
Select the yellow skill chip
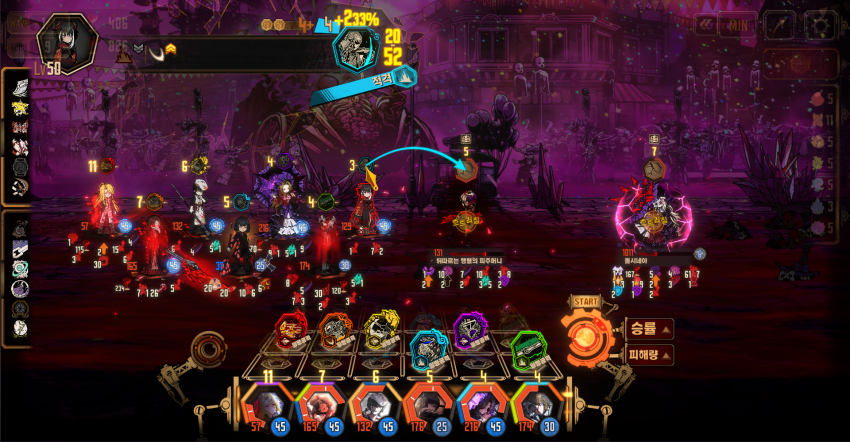pos(381,331)
